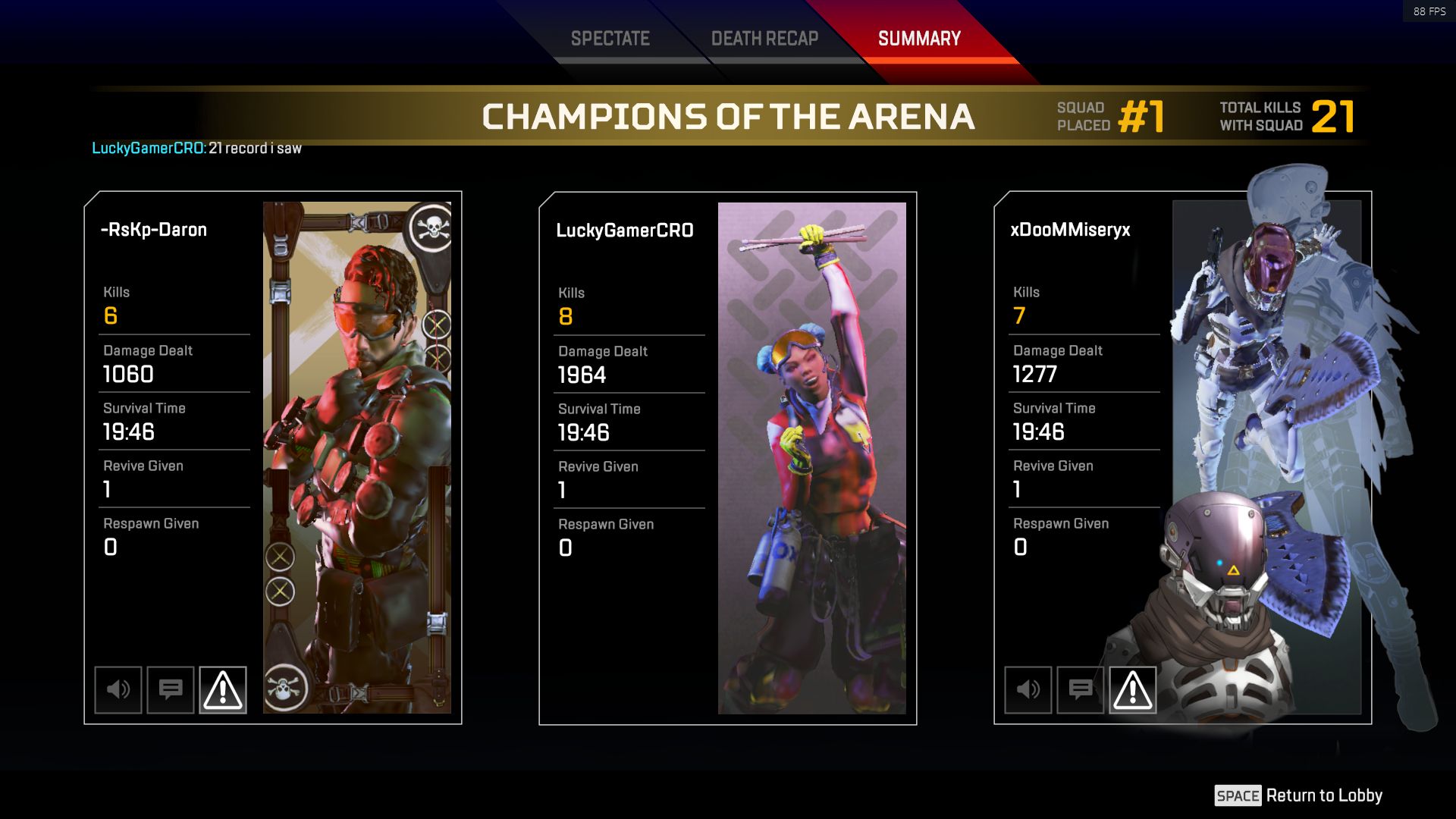Toggle voice mute for xDooMMiseryx

pos(1028,689)
